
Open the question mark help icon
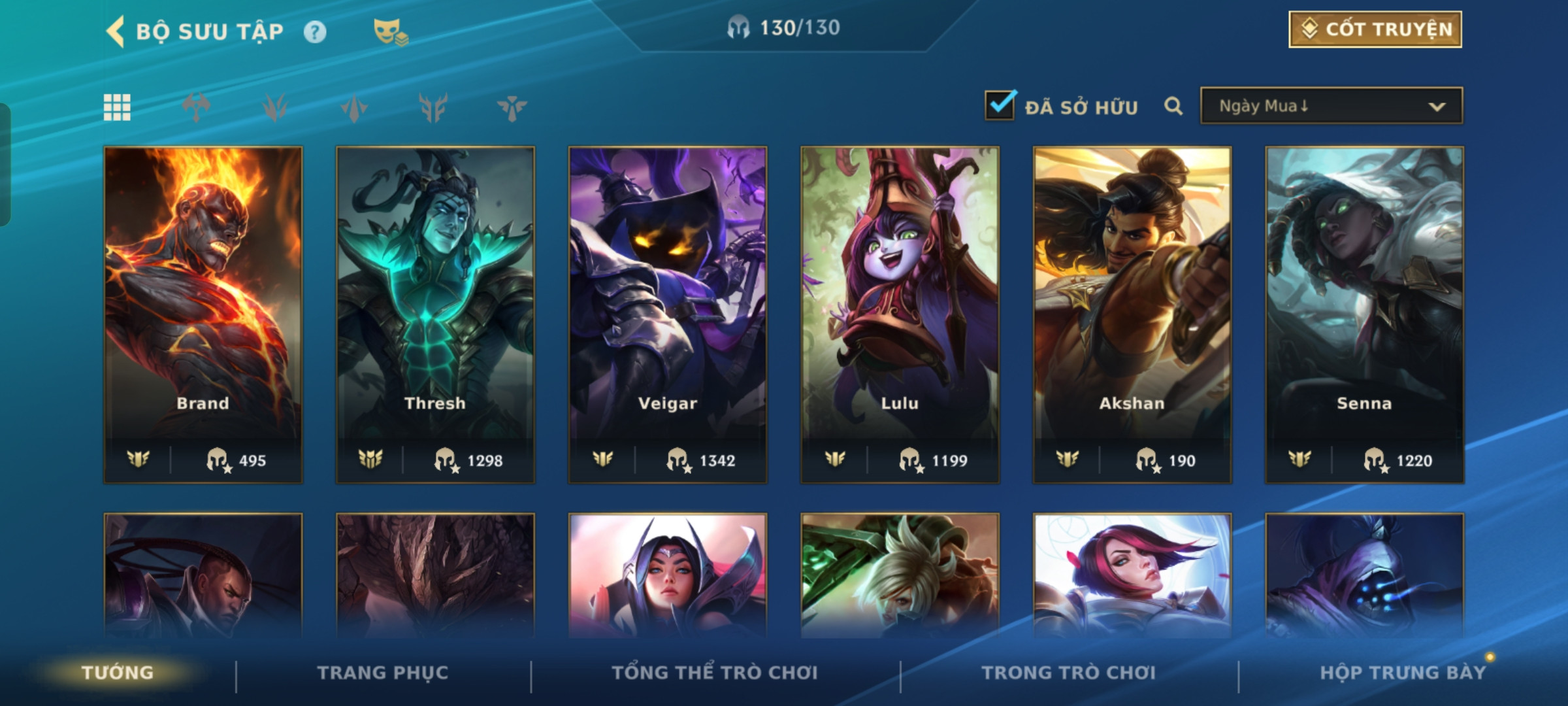pos(315,31)
